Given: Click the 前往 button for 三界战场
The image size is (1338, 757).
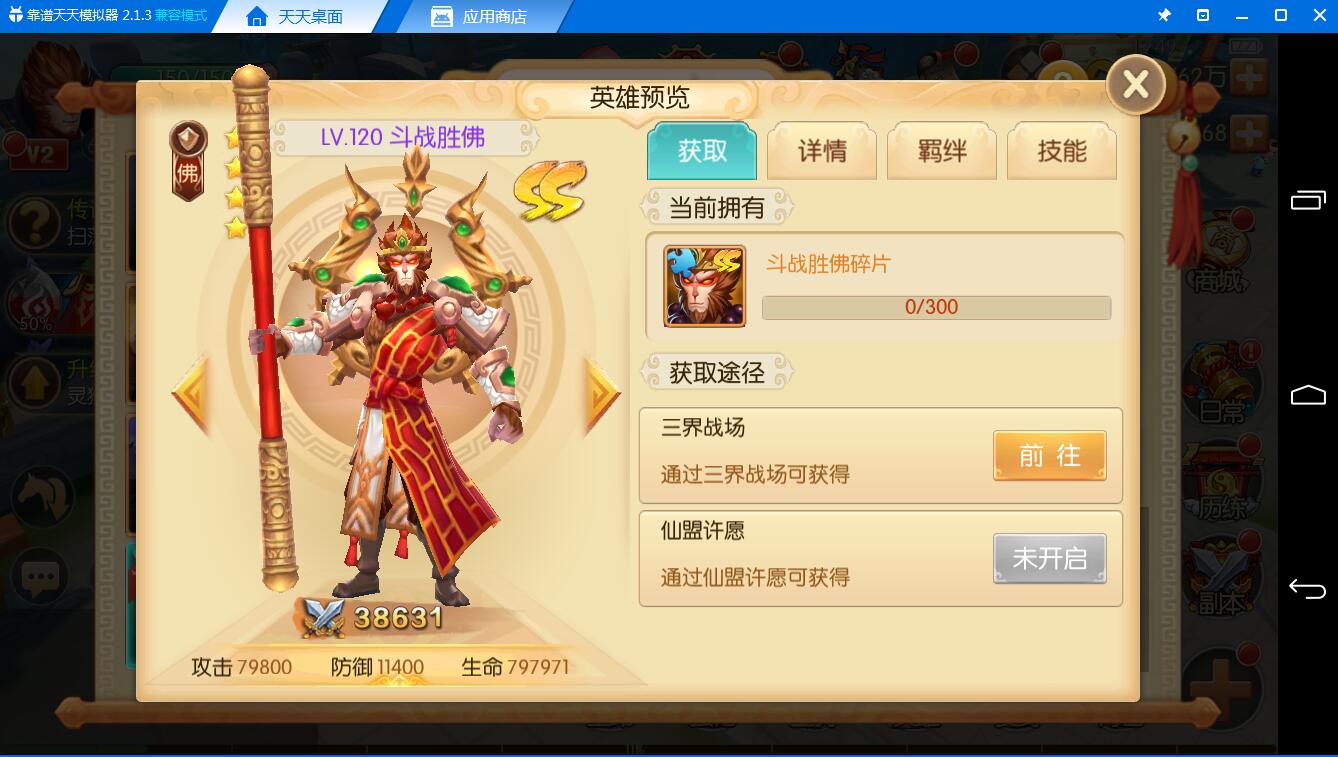Looking at the screenshot, I should point(1049,455).
